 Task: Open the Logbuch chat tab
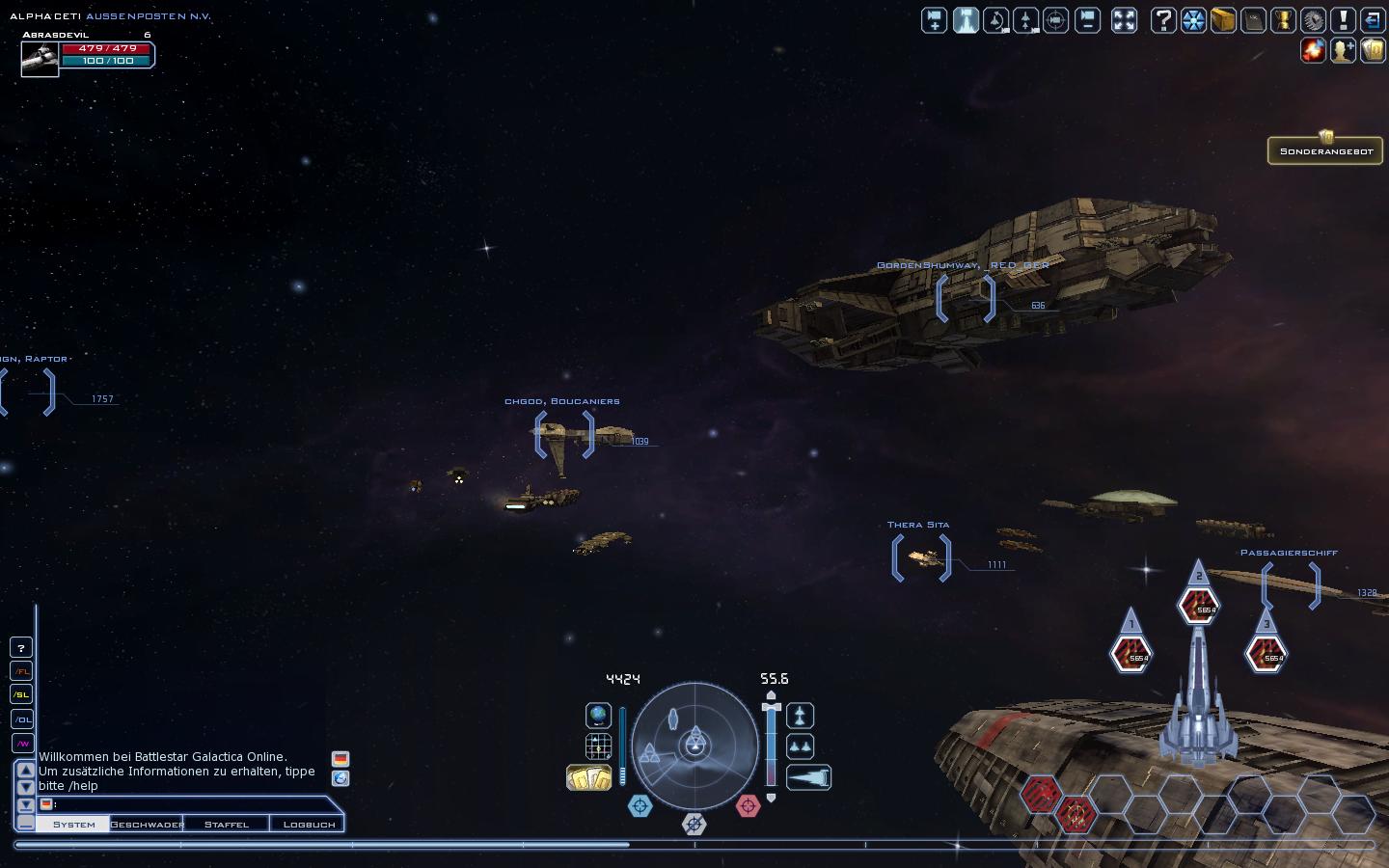(309, 825)
